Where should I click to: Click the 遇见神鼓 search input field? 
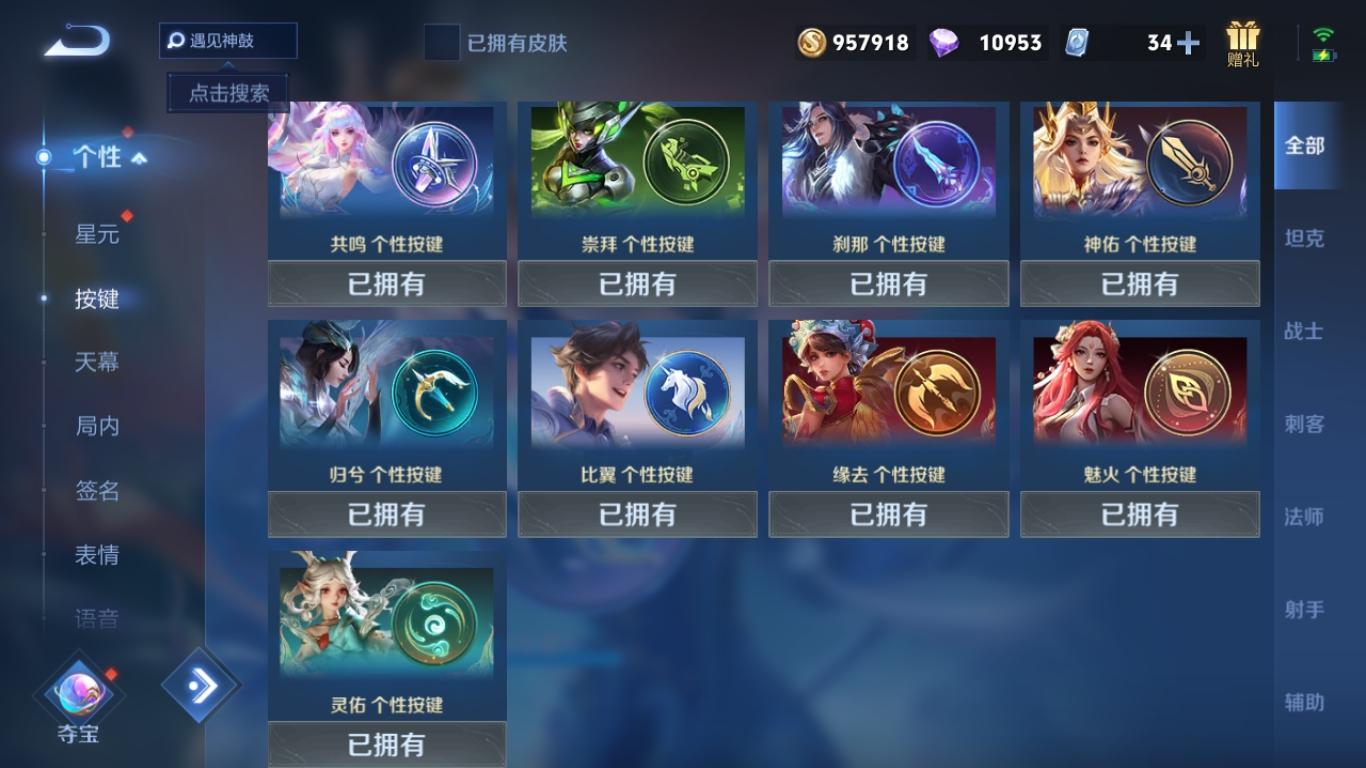pos(227,40)
